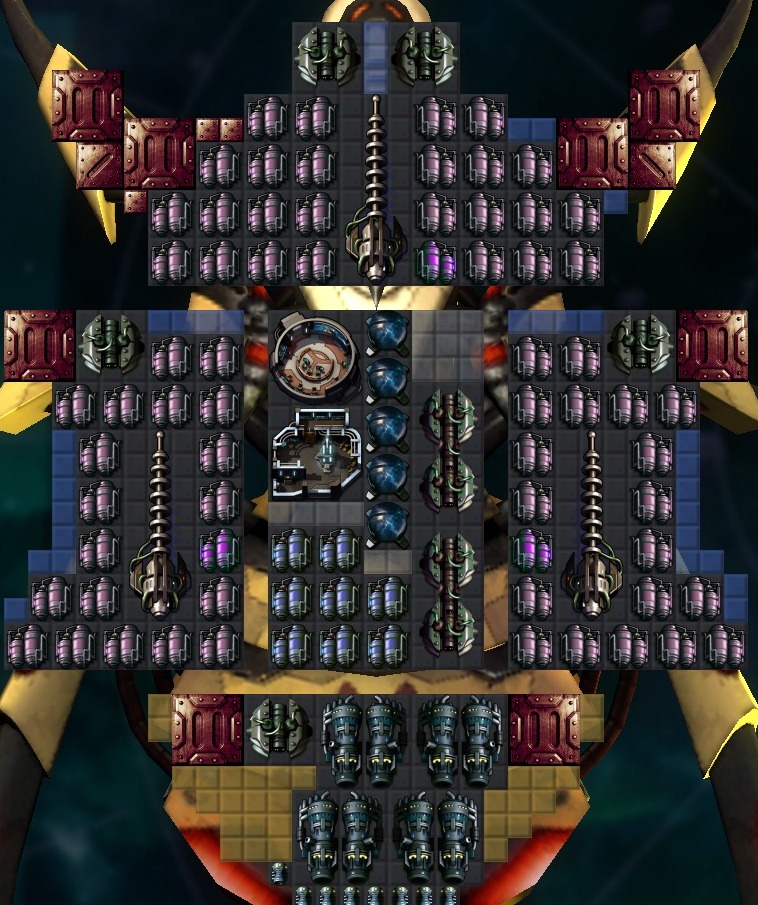Select the glowing purple tank in the nose section
Image resolution: width=758 pixels, height=905 pixels.
[x=435, y=260]
